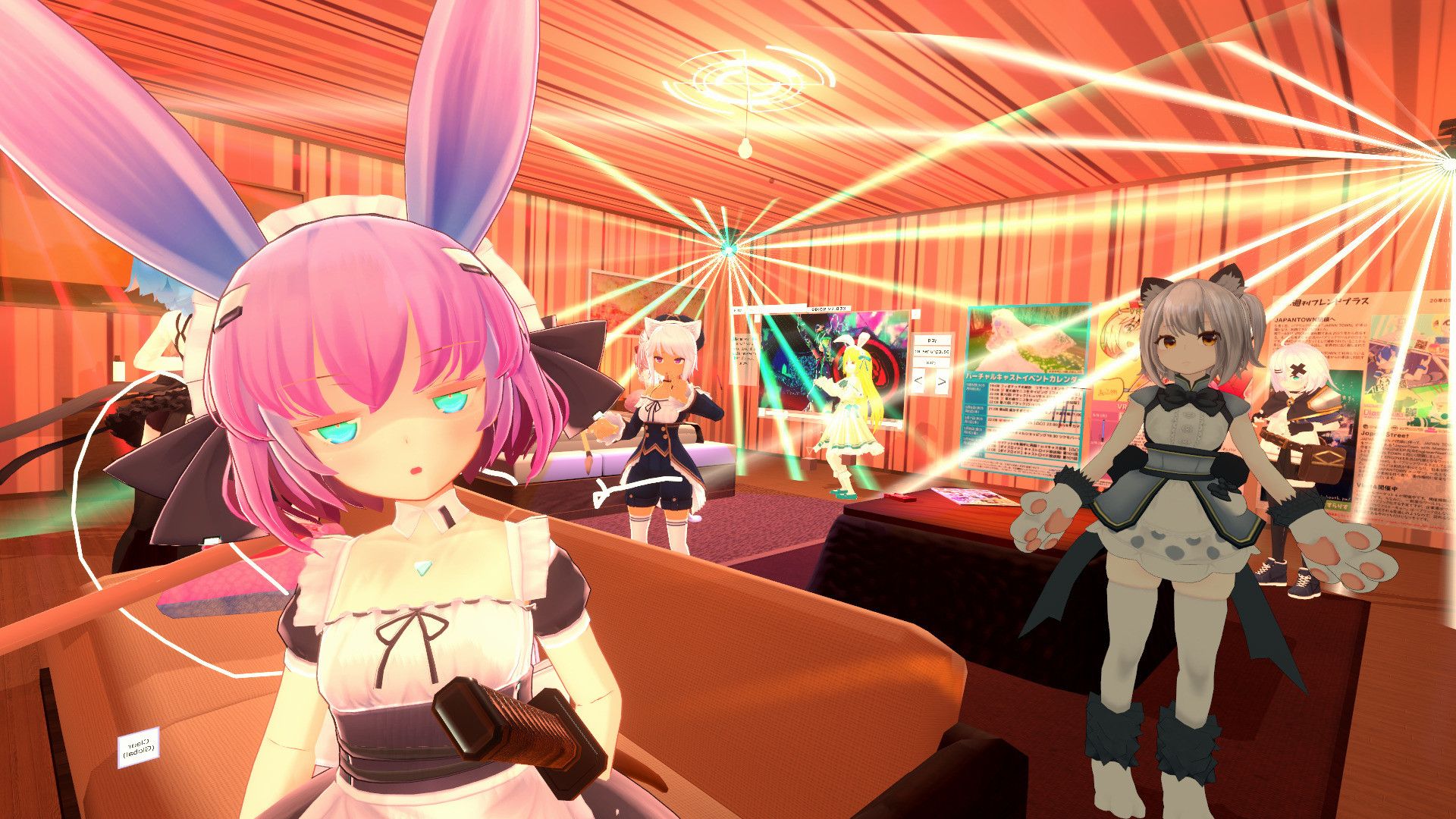Image resolution: width=1456 pixels, height=819 pixels.
Task: Select the left arrow on the video panel
Action: pos(918,381)
